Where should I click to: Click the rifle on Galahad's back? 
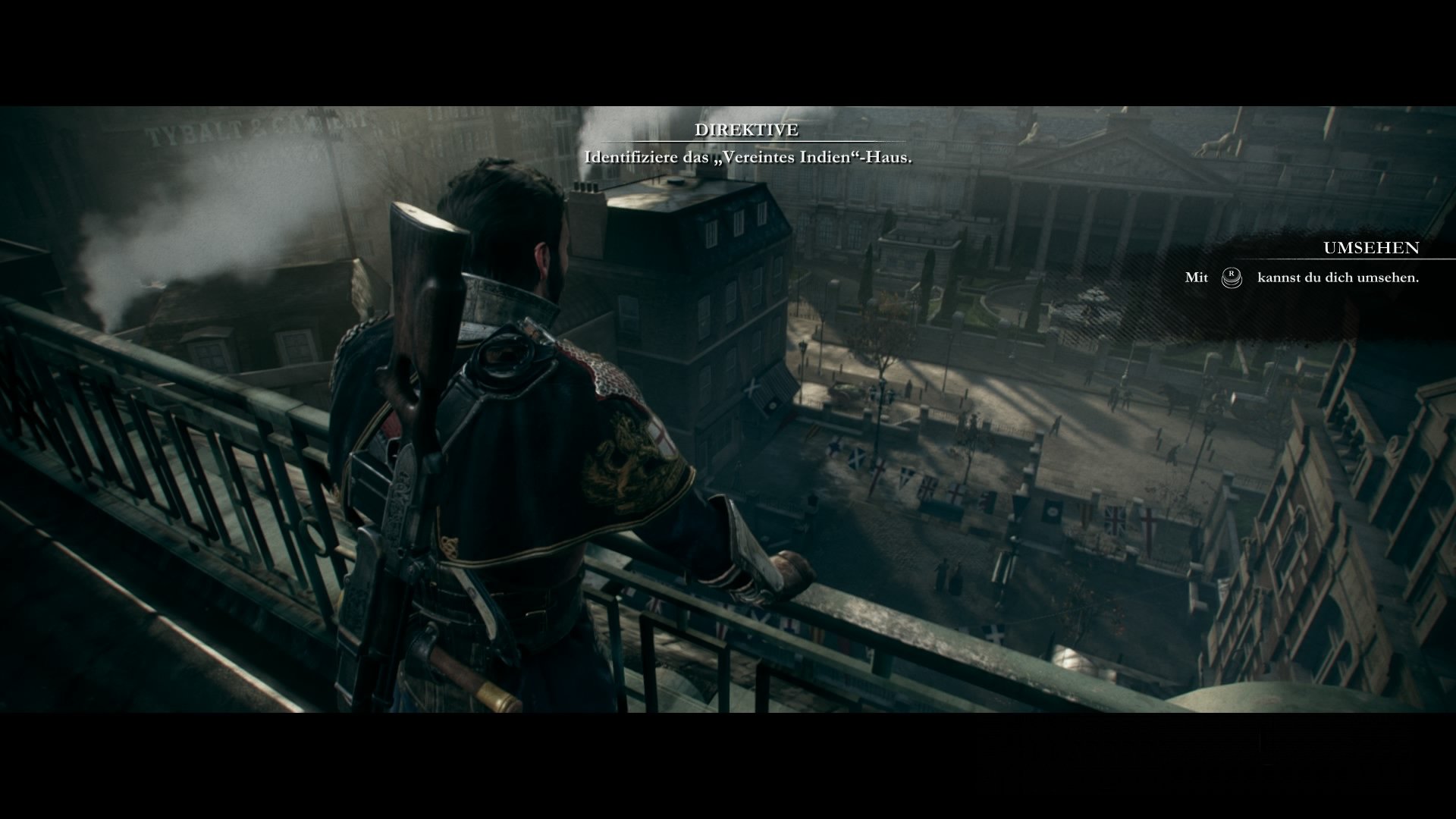417,341
